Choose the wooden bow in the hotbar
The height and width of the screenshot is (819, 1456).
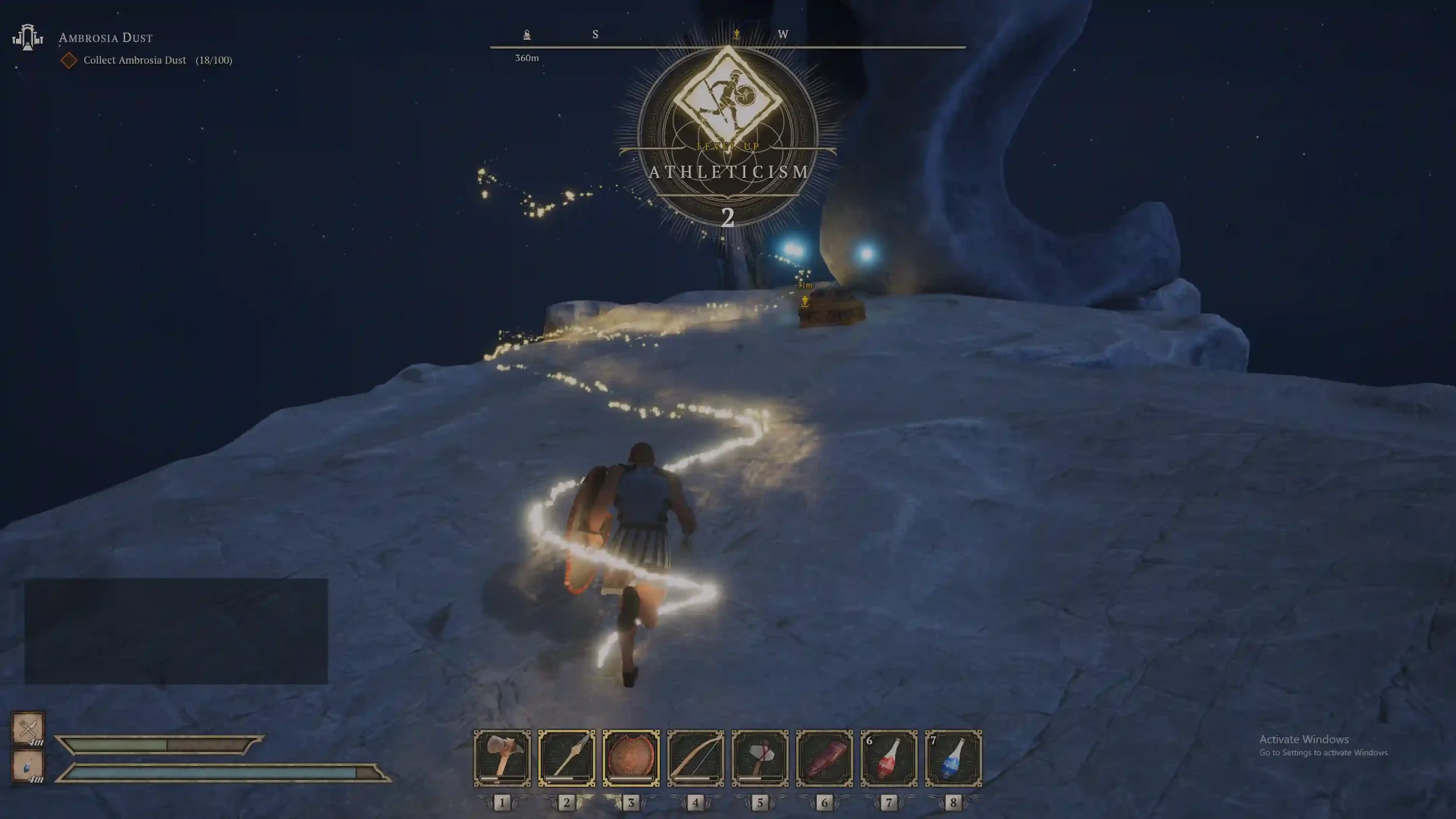pyautogui.click(x=696, y=758)
